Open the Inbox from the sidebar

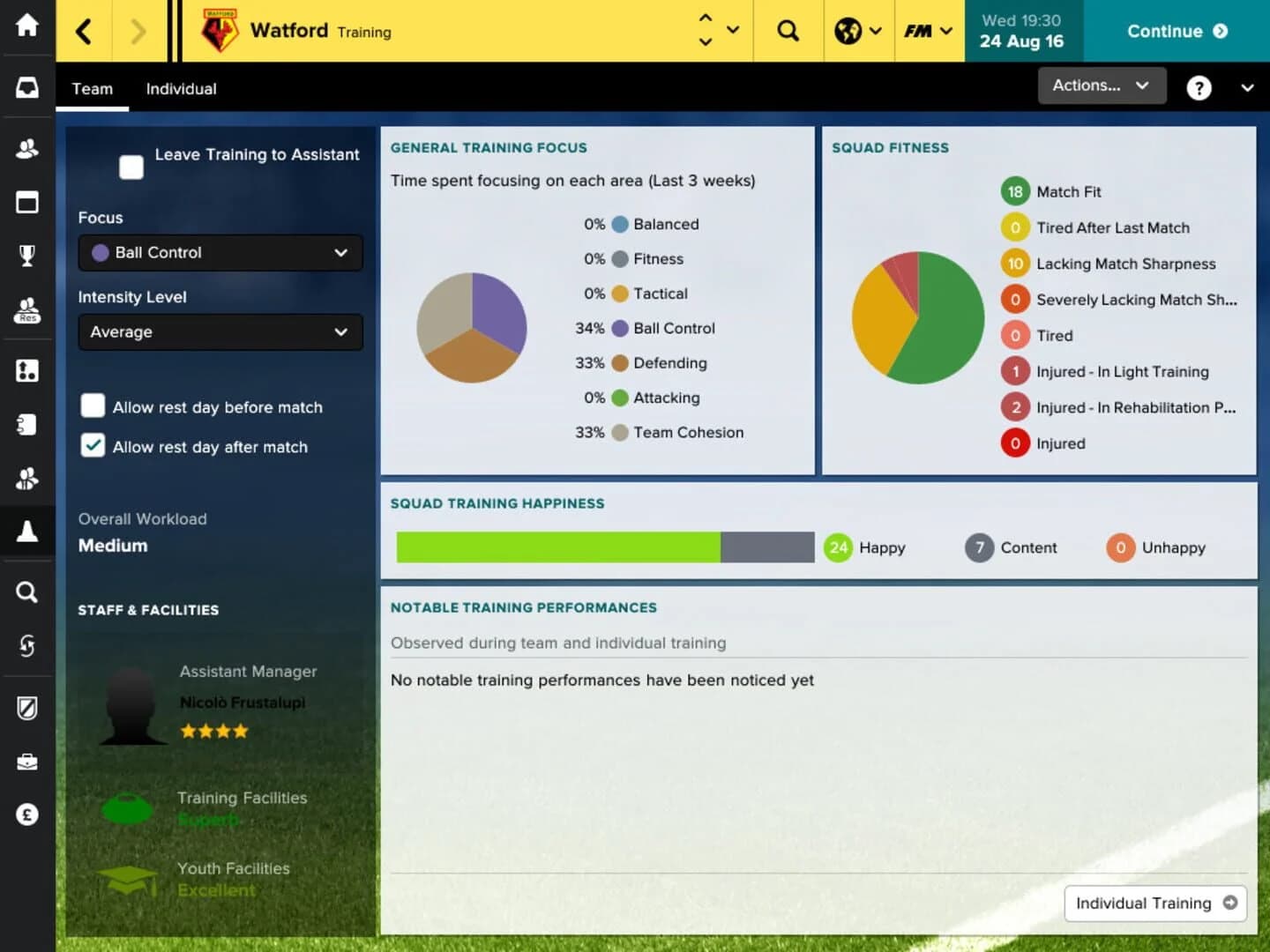click(x=27, y=86)
